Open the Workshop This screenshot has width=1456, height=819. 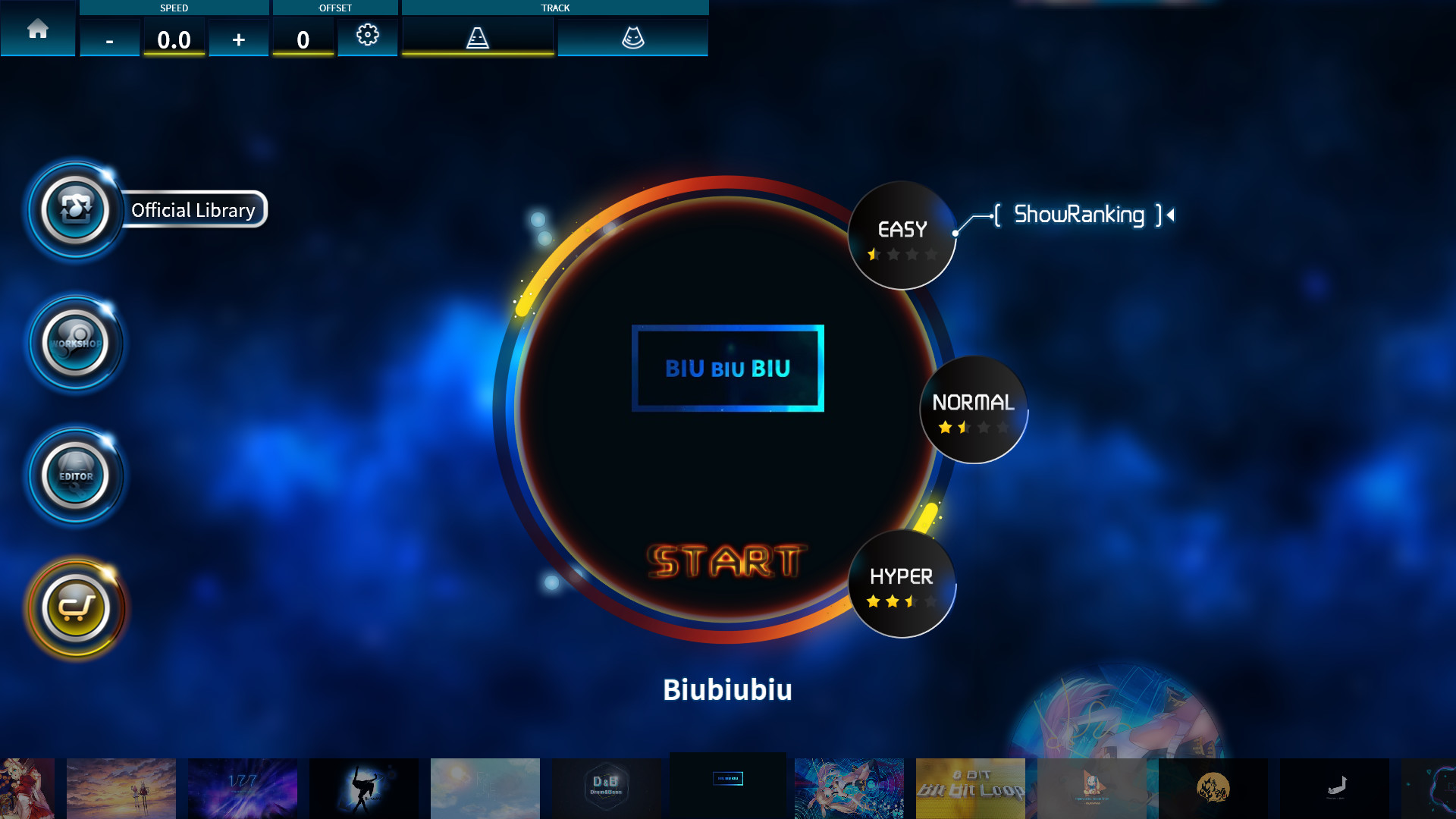76,344
